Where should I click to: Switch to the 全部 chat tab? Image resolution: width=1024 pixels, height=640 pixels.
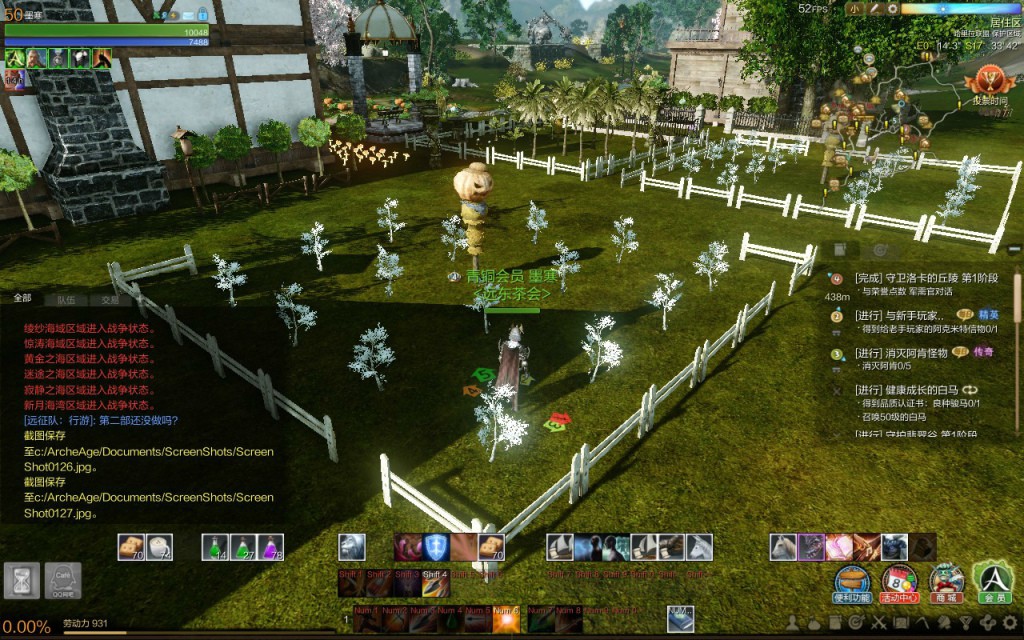coord(23,299)
